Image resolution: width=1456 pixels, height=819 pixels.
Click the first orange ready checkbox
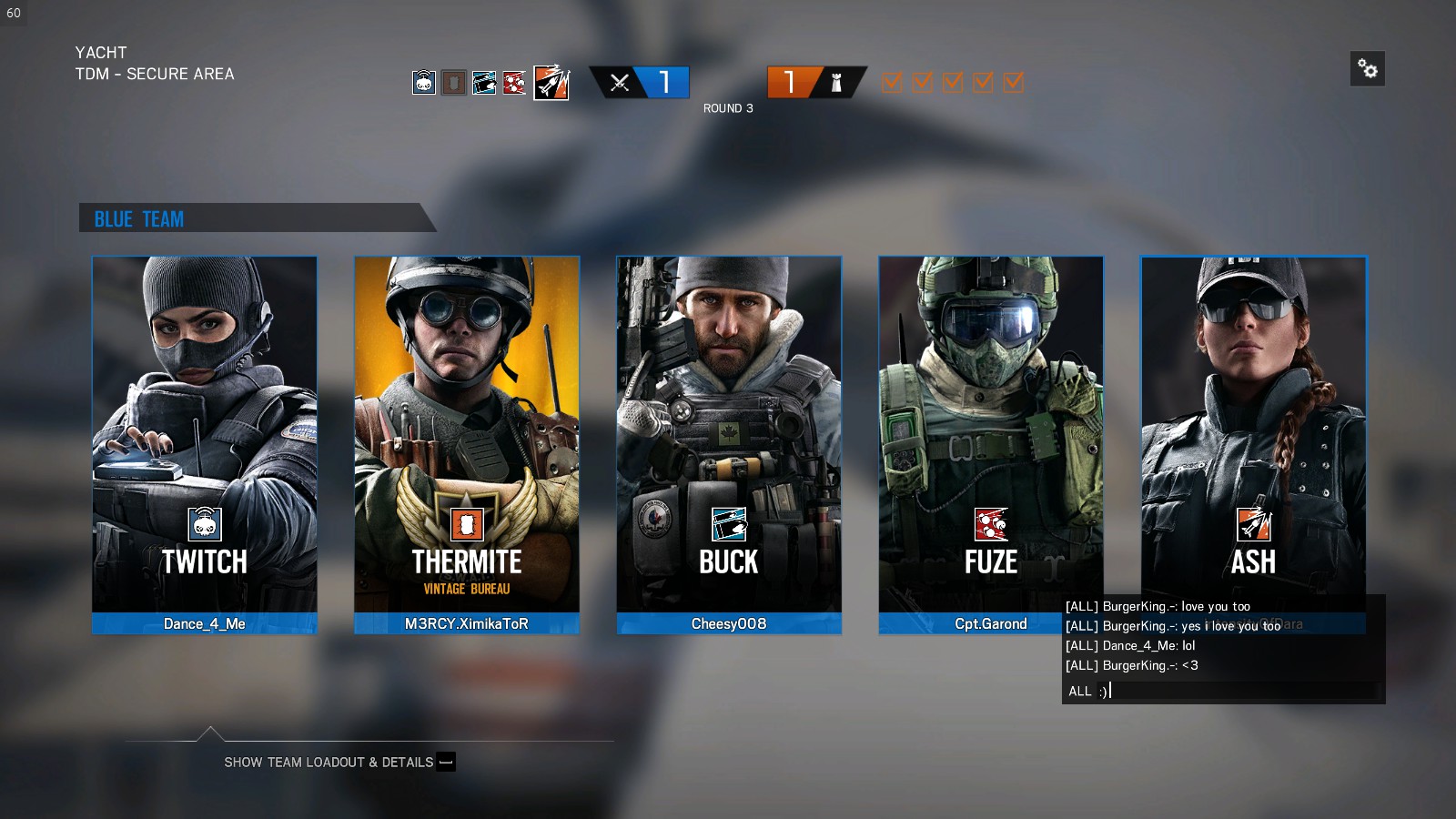(893, 82)
